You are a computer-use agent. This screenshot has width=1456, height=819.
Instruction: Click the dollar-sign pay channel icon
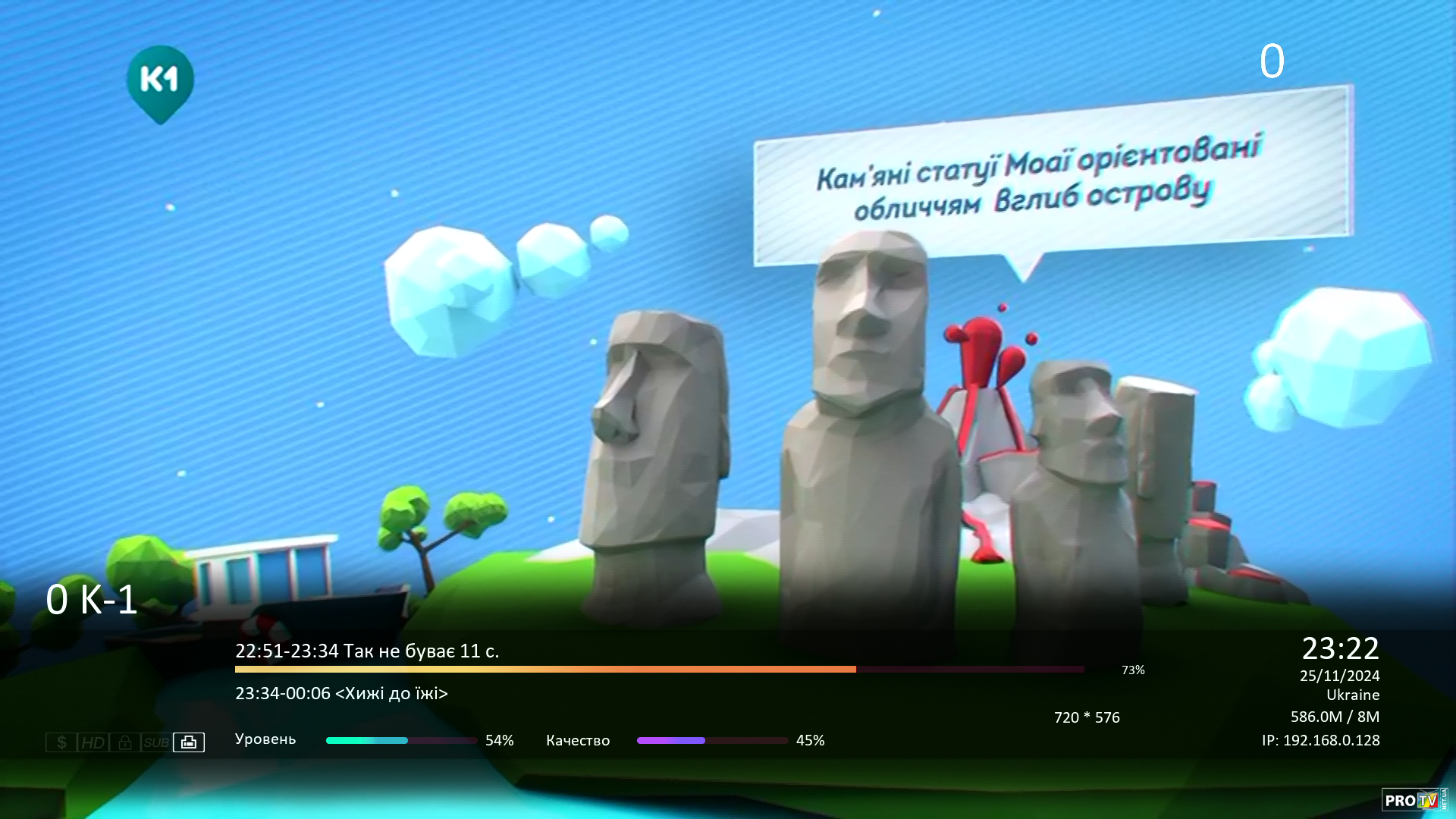pyautogui.click(x=61, y=742)
